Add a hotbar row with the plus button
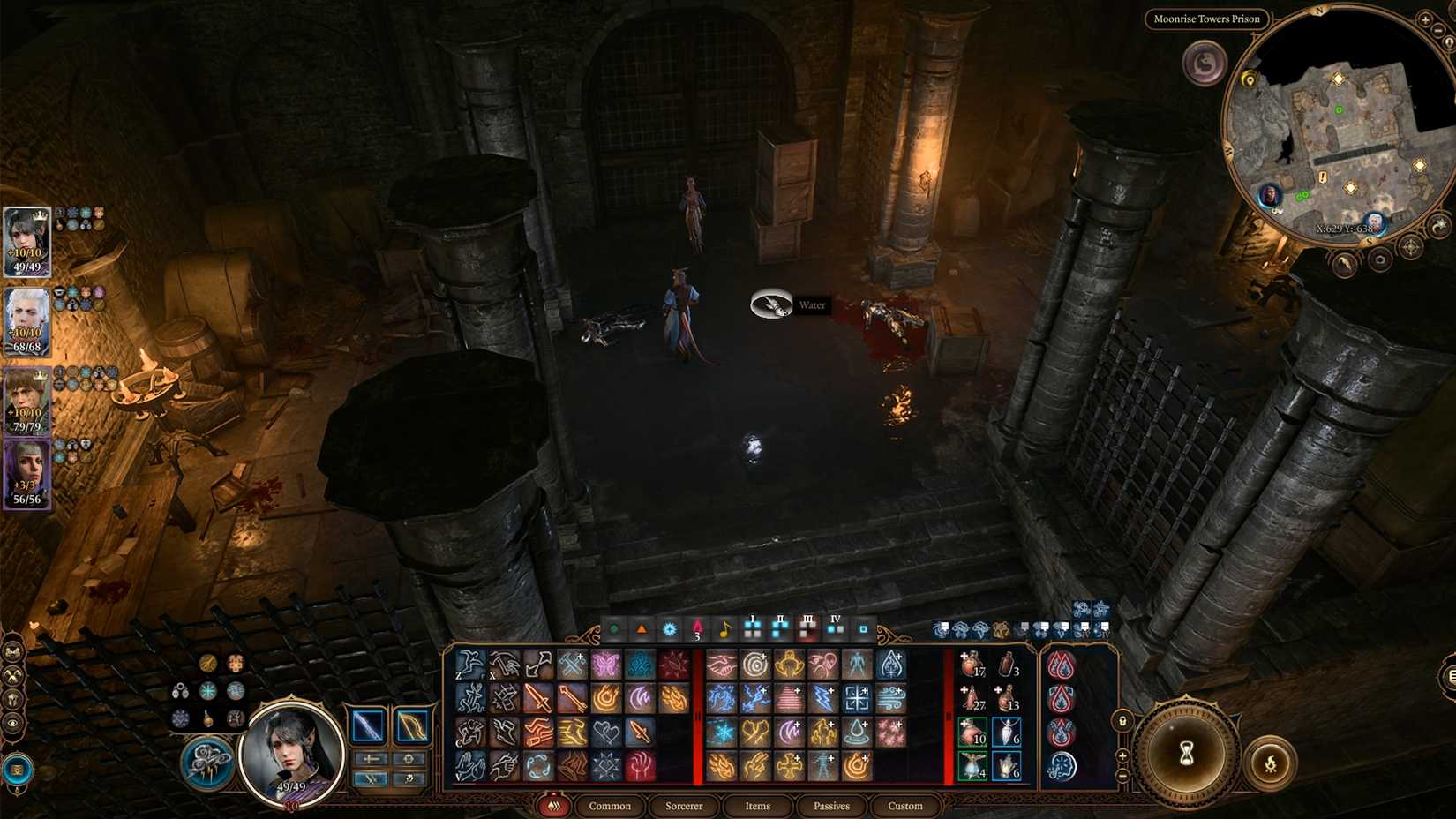The height and width of the screenshot is (819, 1456). click(1122, 756)
